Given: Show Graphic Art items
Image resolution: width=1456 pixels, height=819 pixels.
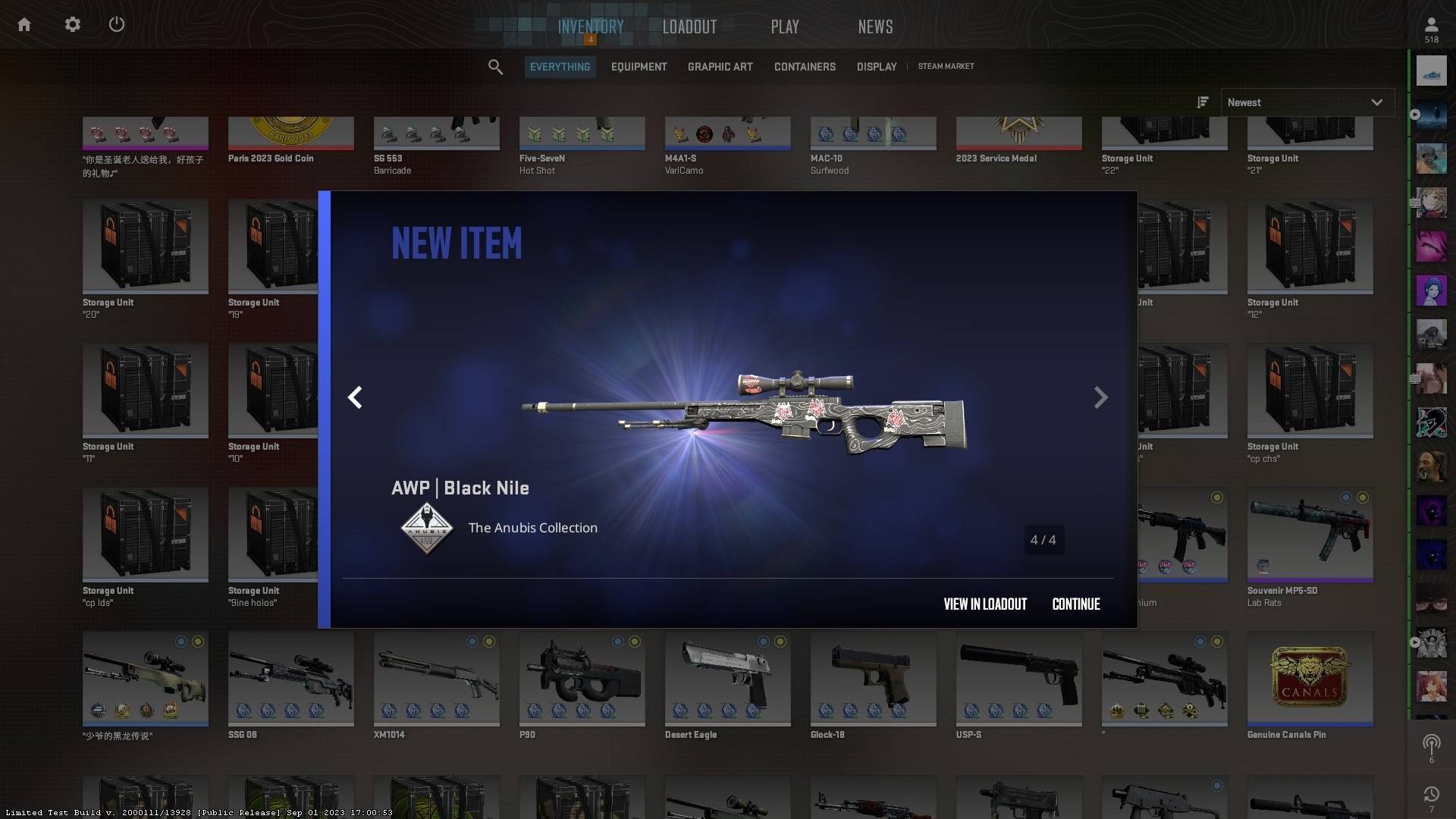Looking at the screenshot, I should point(720,67).
